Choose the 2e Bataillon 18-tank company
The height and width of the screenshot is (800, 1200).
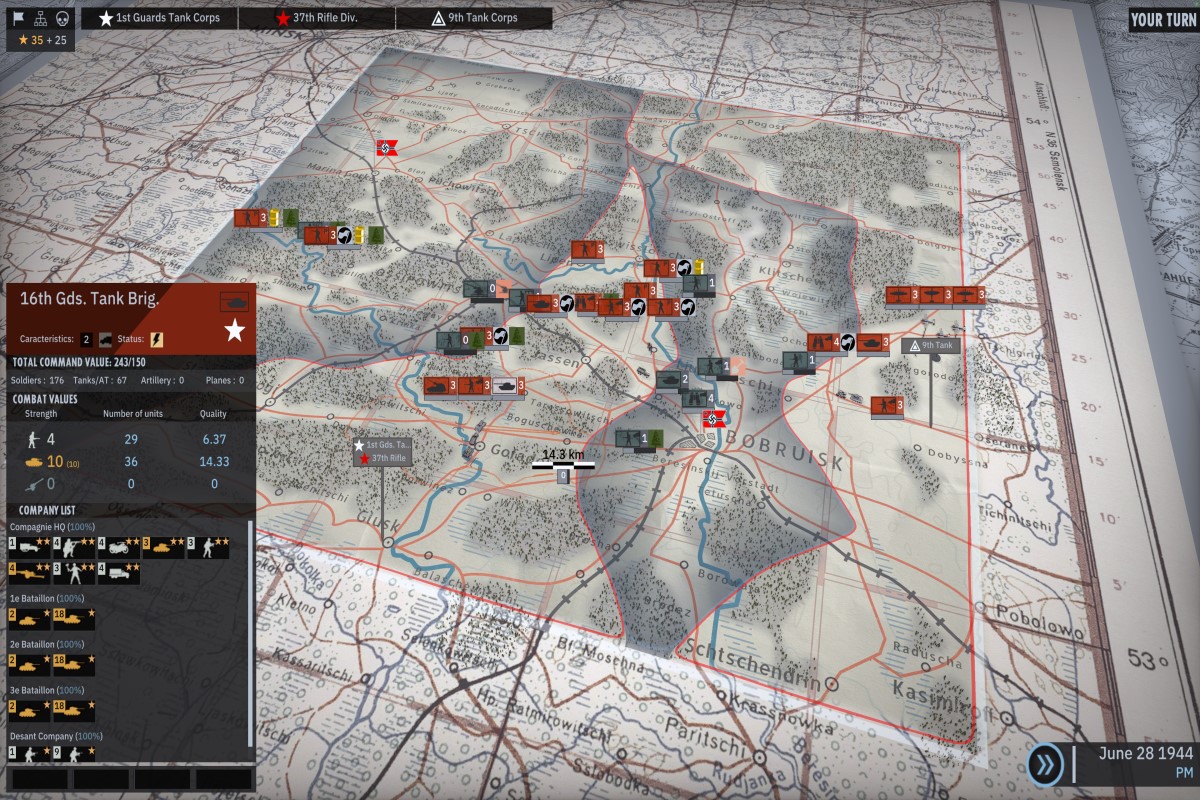pyautogui.click(x=73, y=664)
